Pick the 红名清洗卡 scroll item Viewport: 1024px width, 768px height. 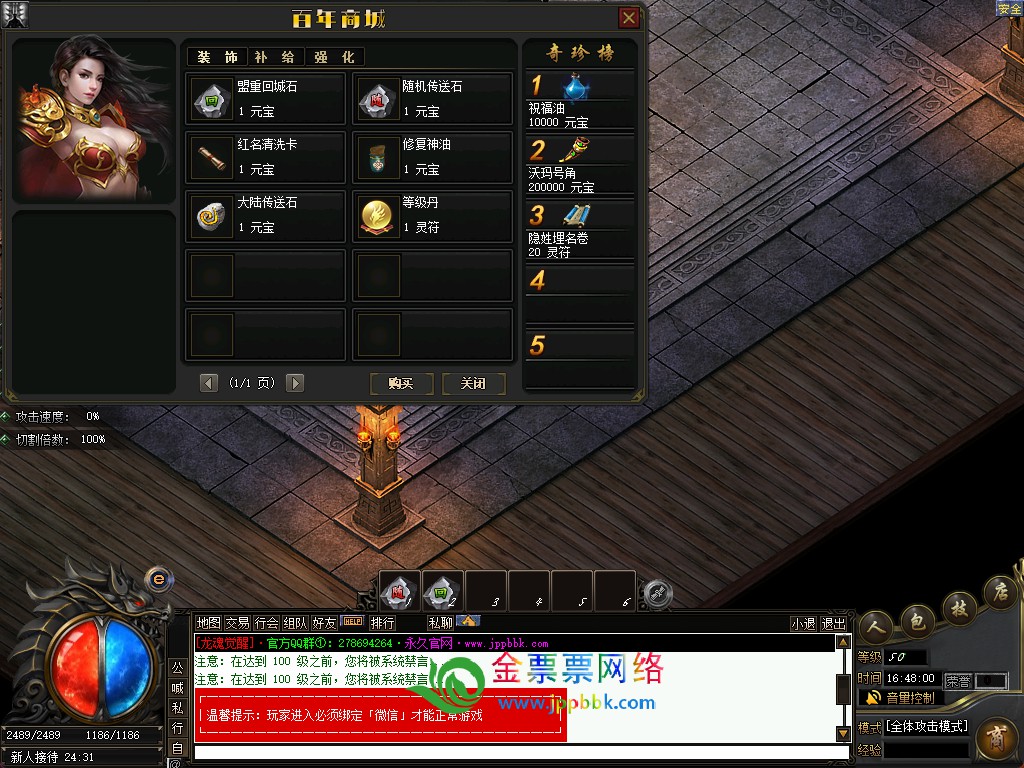[265, 157]
